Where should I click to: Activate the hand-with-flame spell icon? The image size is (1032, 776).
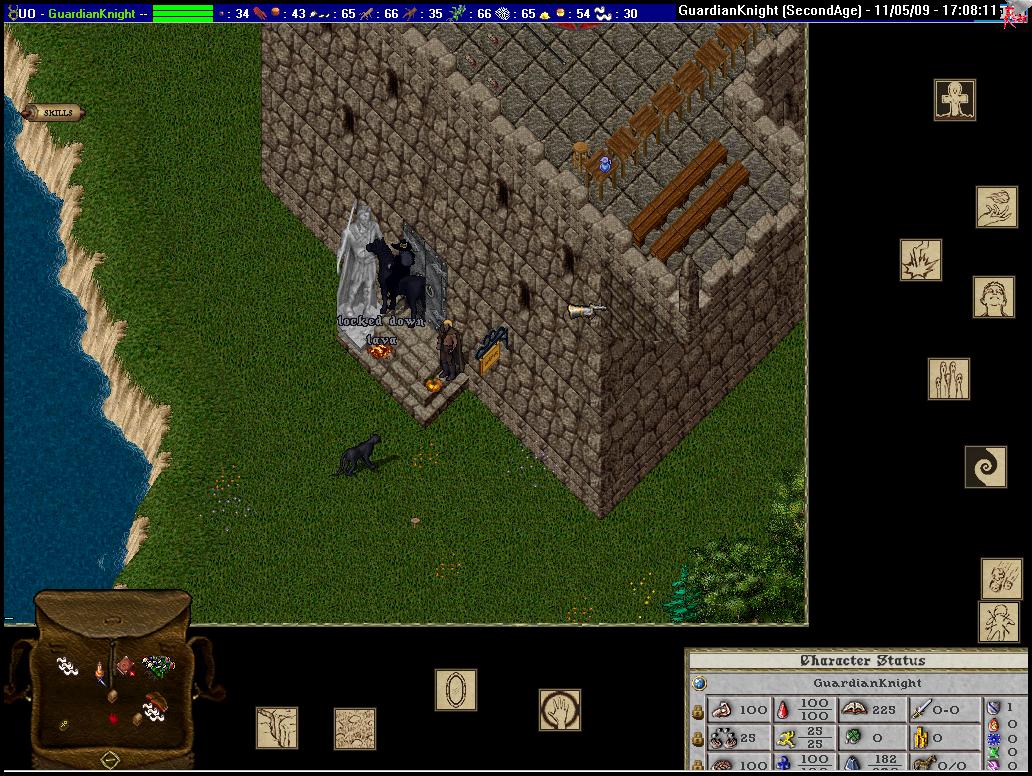(x=996, y=207)
